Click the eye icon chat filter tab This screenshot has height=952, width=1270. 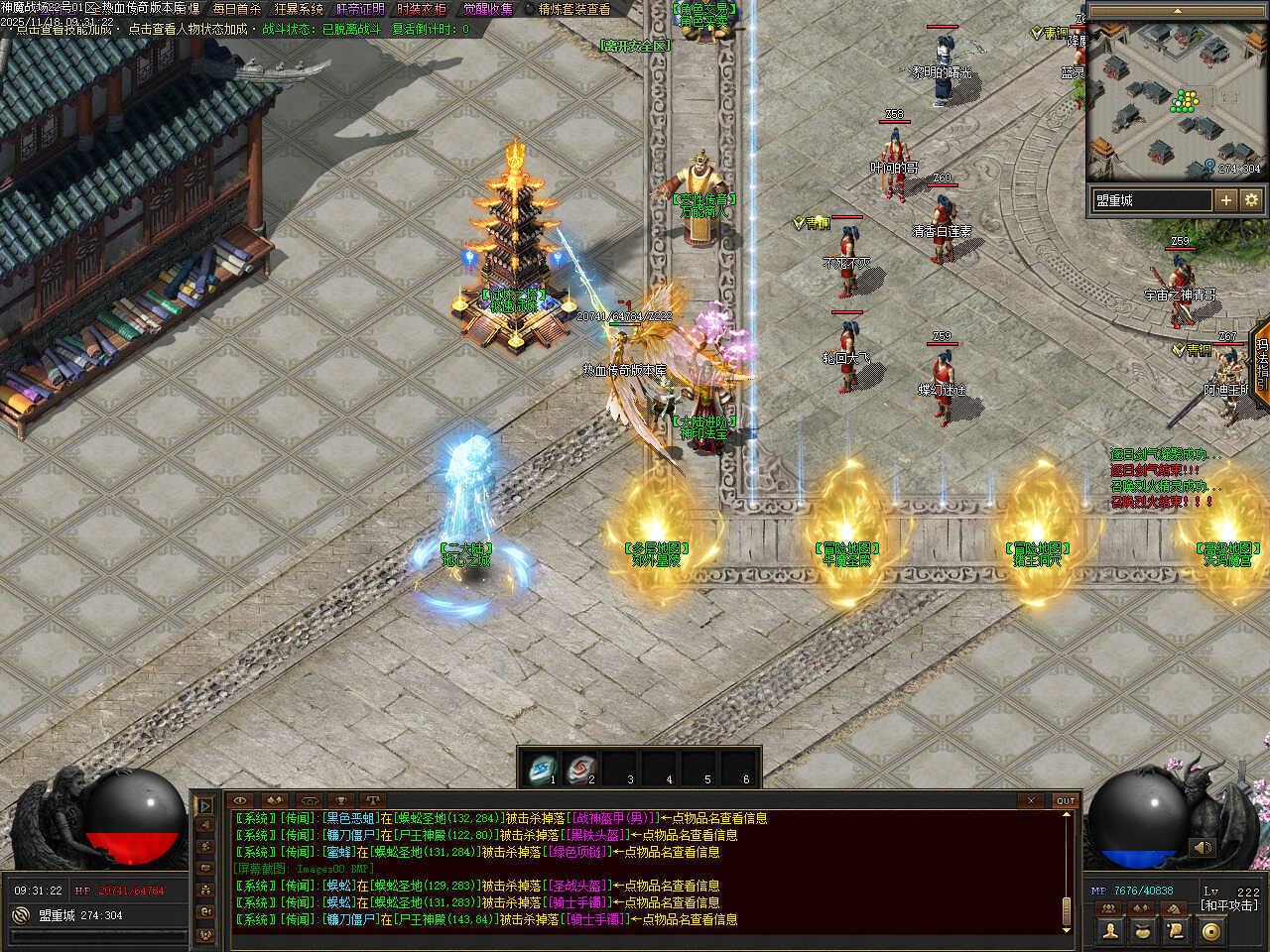pyautogui.click(x=240, y=800)
